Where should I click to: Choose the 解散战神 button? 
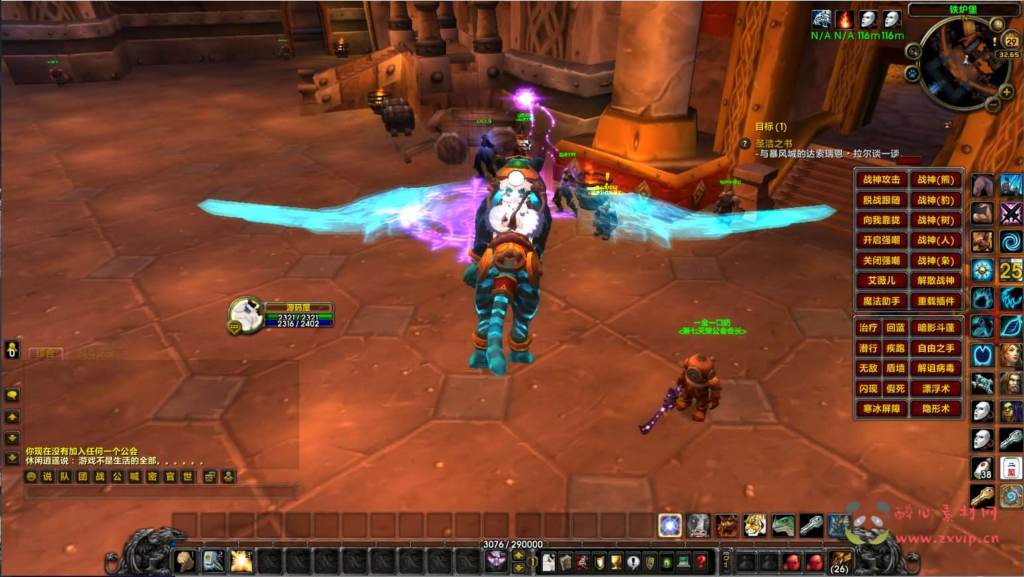[x=937, y=280]
